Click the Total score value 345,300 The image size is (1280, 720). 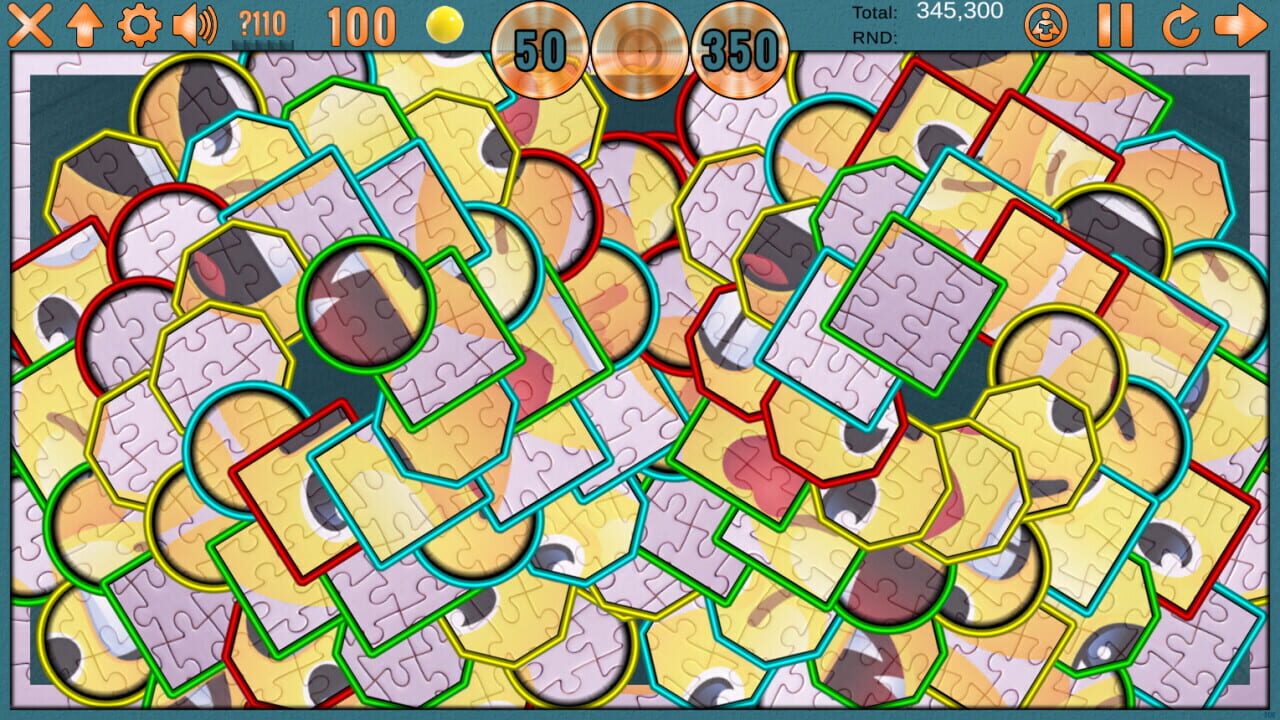(x=958, y=12)
